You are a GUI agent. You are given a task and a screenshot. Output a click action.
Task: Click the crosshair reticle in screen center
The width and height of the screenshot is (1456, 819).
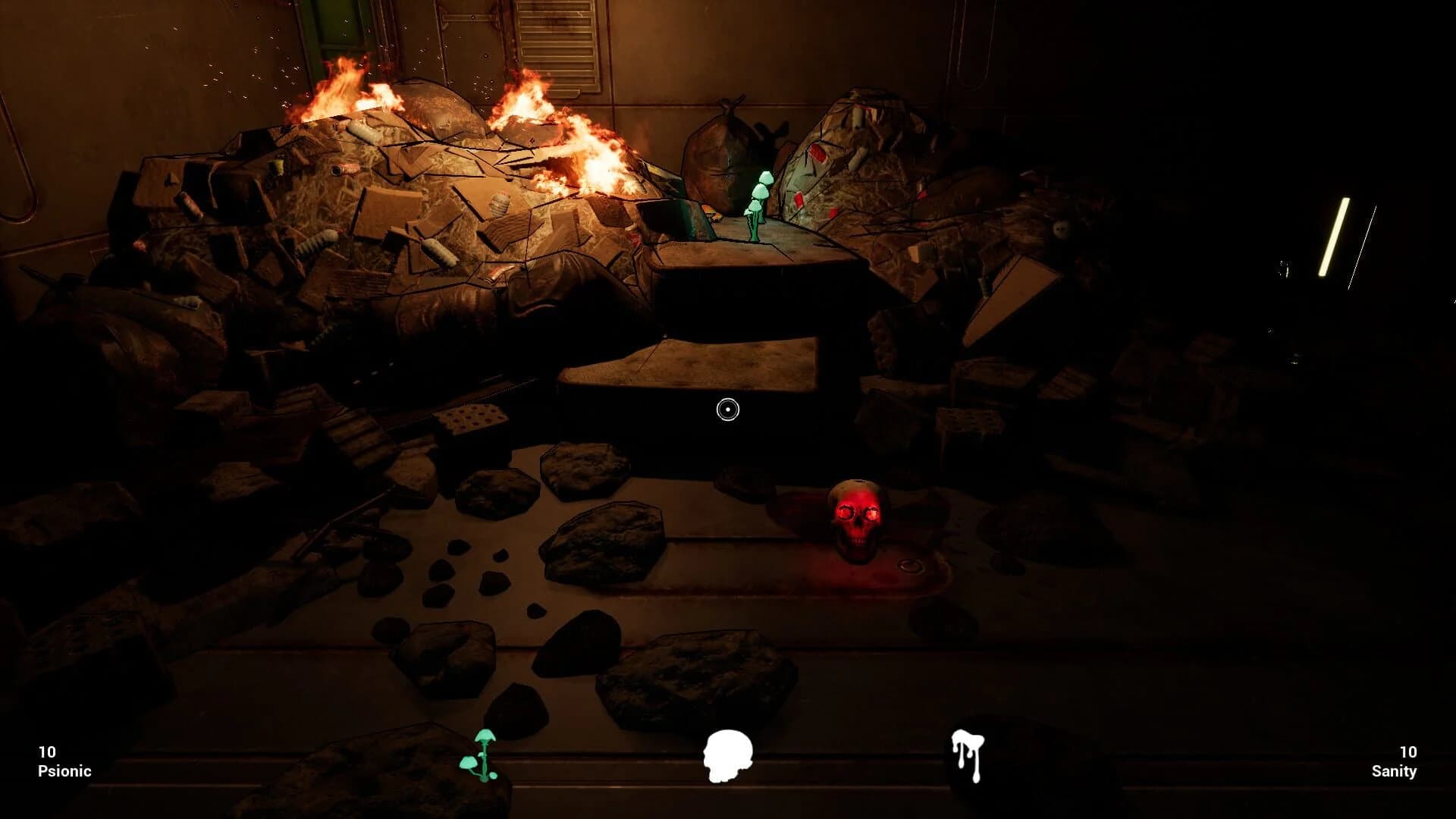pos(727,409)
